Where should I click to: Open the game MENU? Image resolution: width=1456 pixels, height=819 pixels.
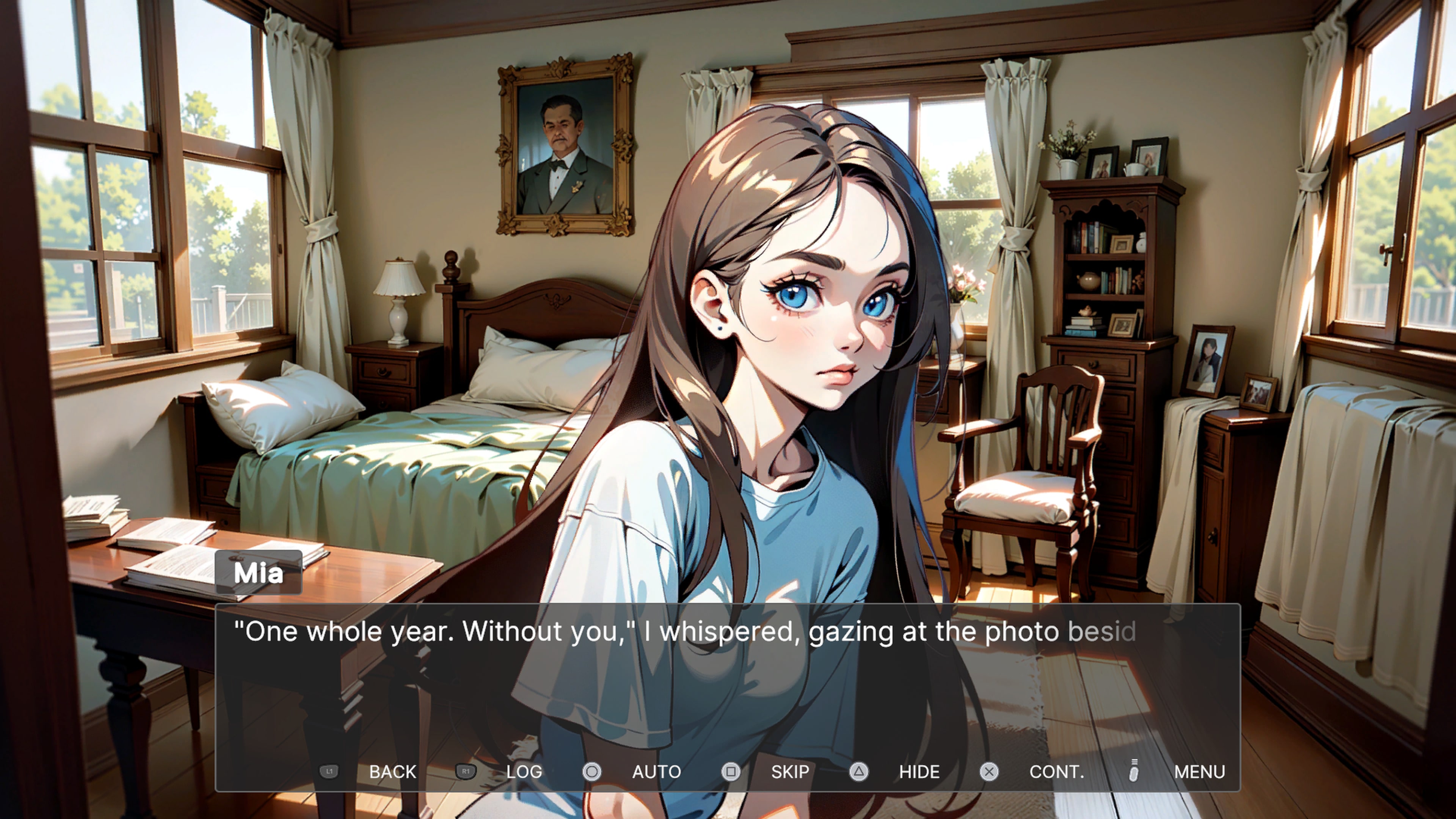[1199, 772]
